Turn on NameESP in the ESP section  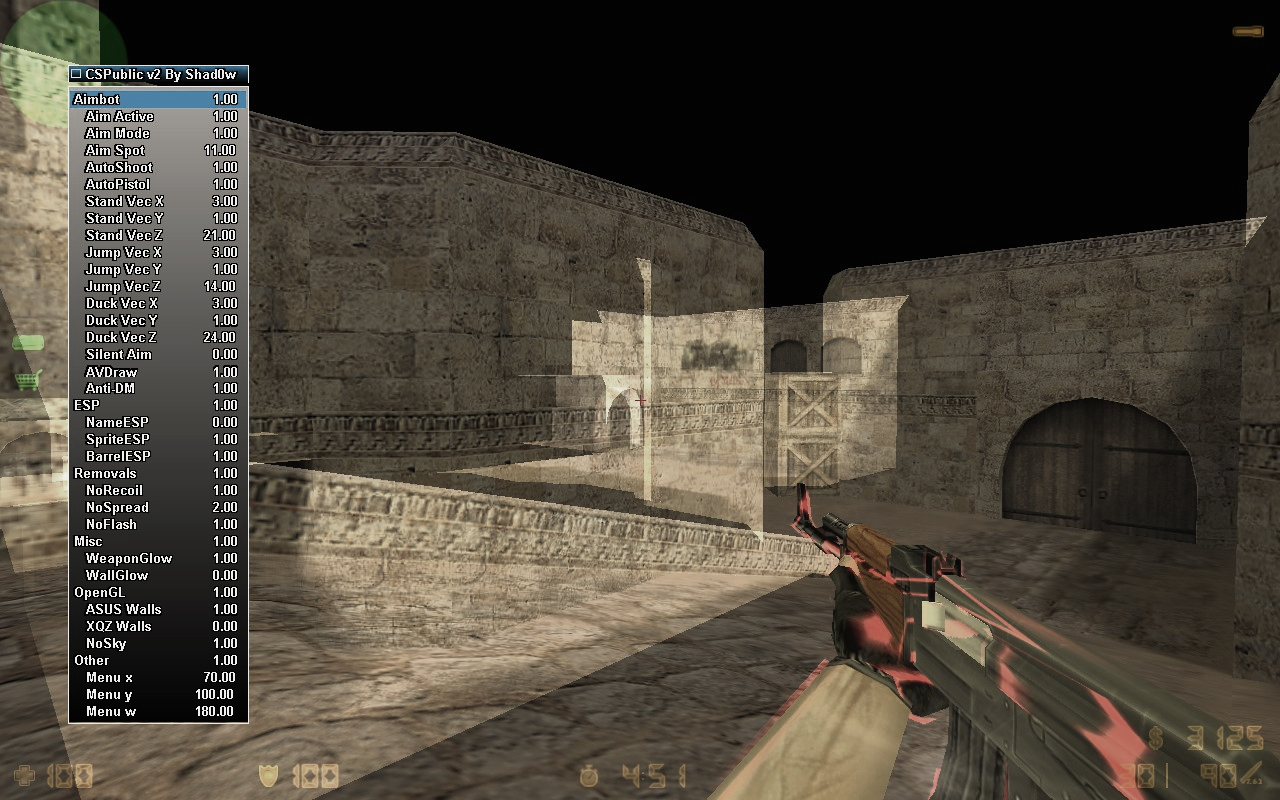coord(117,422)
